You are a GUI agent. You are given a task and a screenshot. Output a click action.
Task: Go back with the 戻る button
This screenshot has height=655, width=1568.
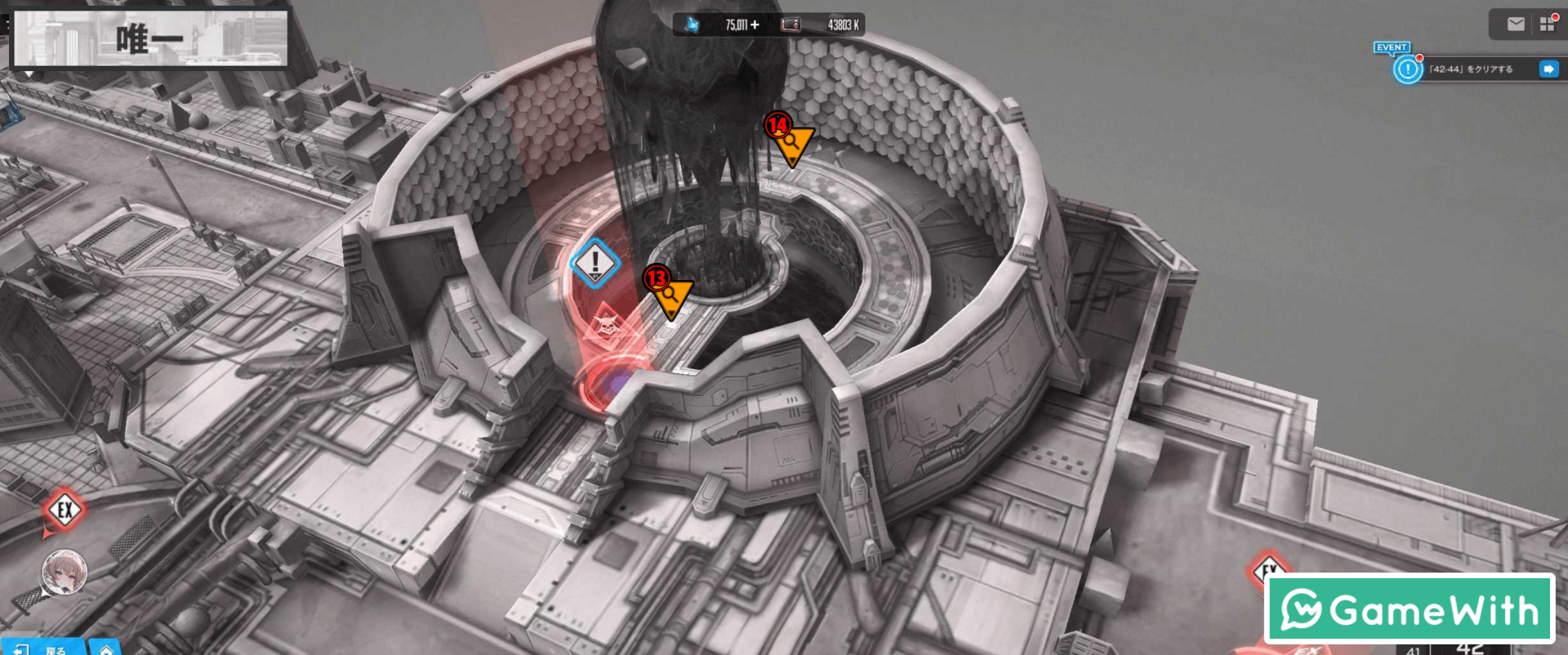point(45,648)
